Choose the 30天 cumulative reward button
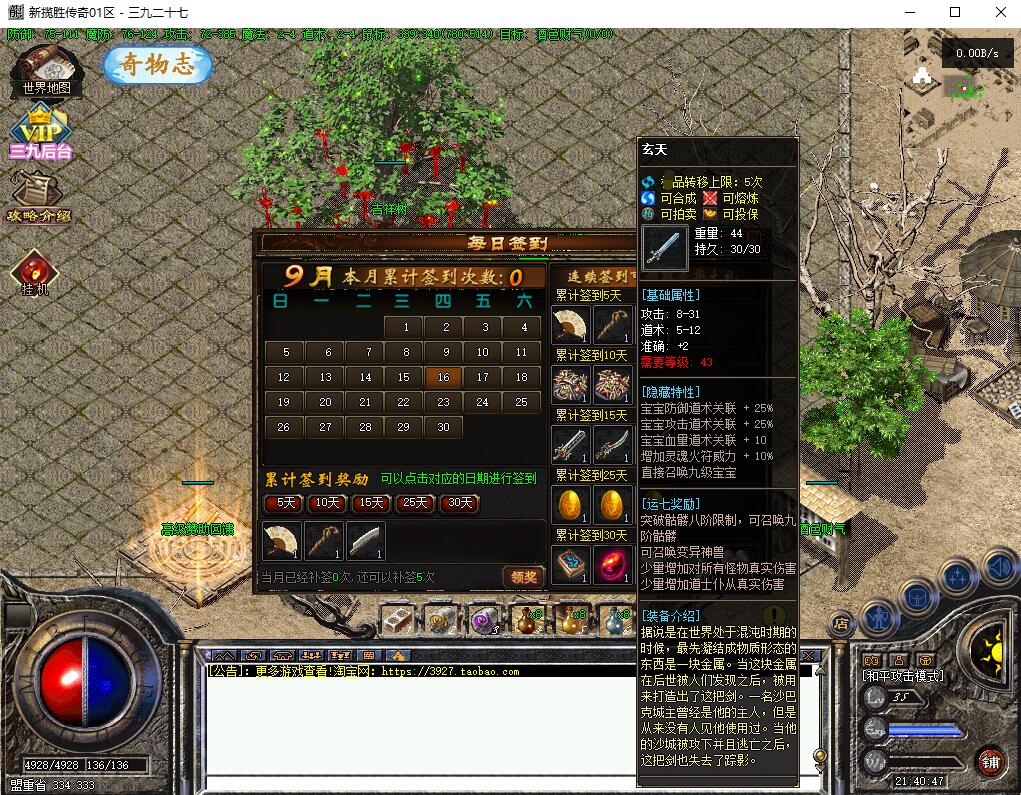 [x=459, y=503]
